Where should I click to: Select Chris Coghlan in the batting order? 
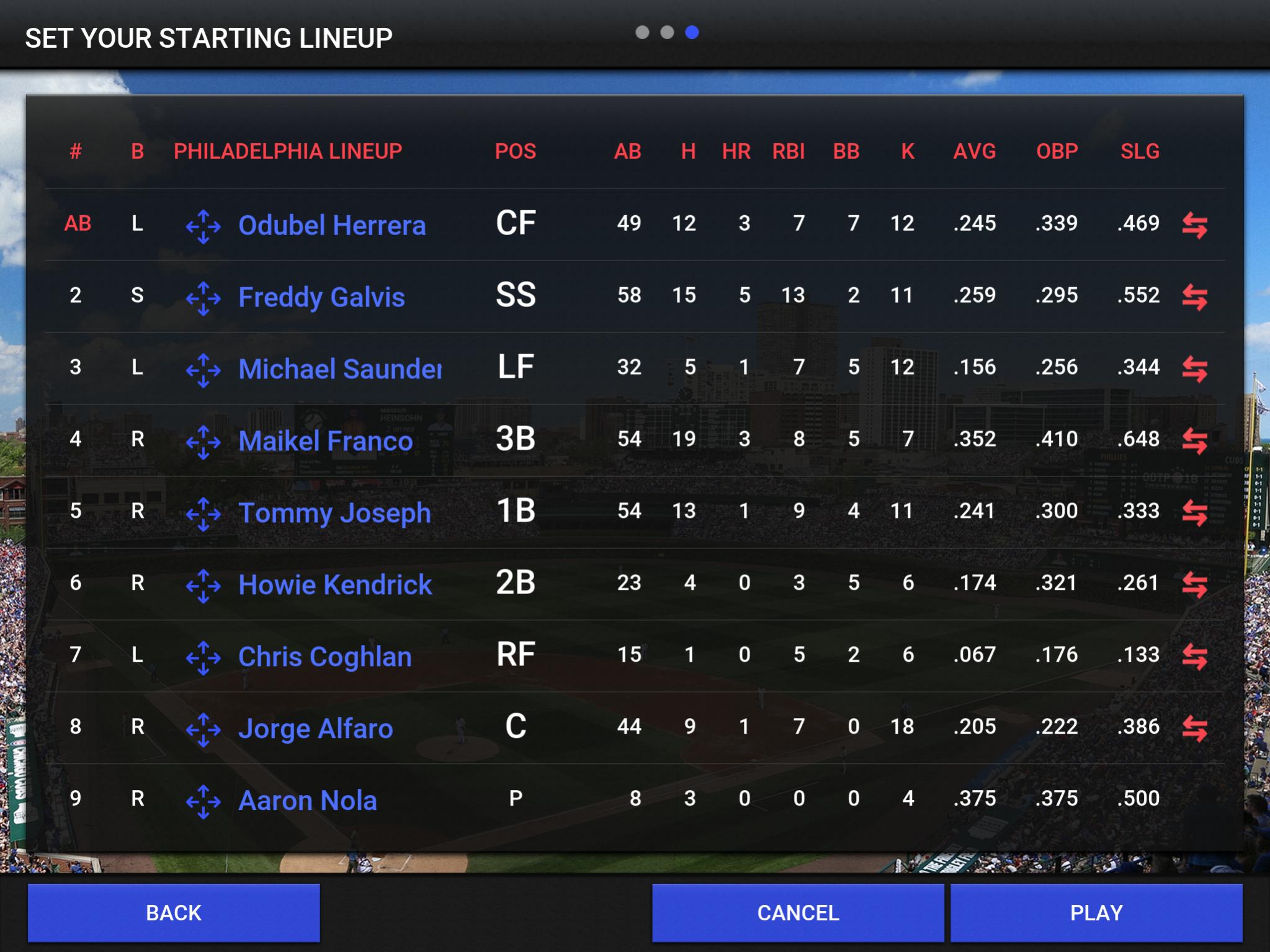coord(325,657)
